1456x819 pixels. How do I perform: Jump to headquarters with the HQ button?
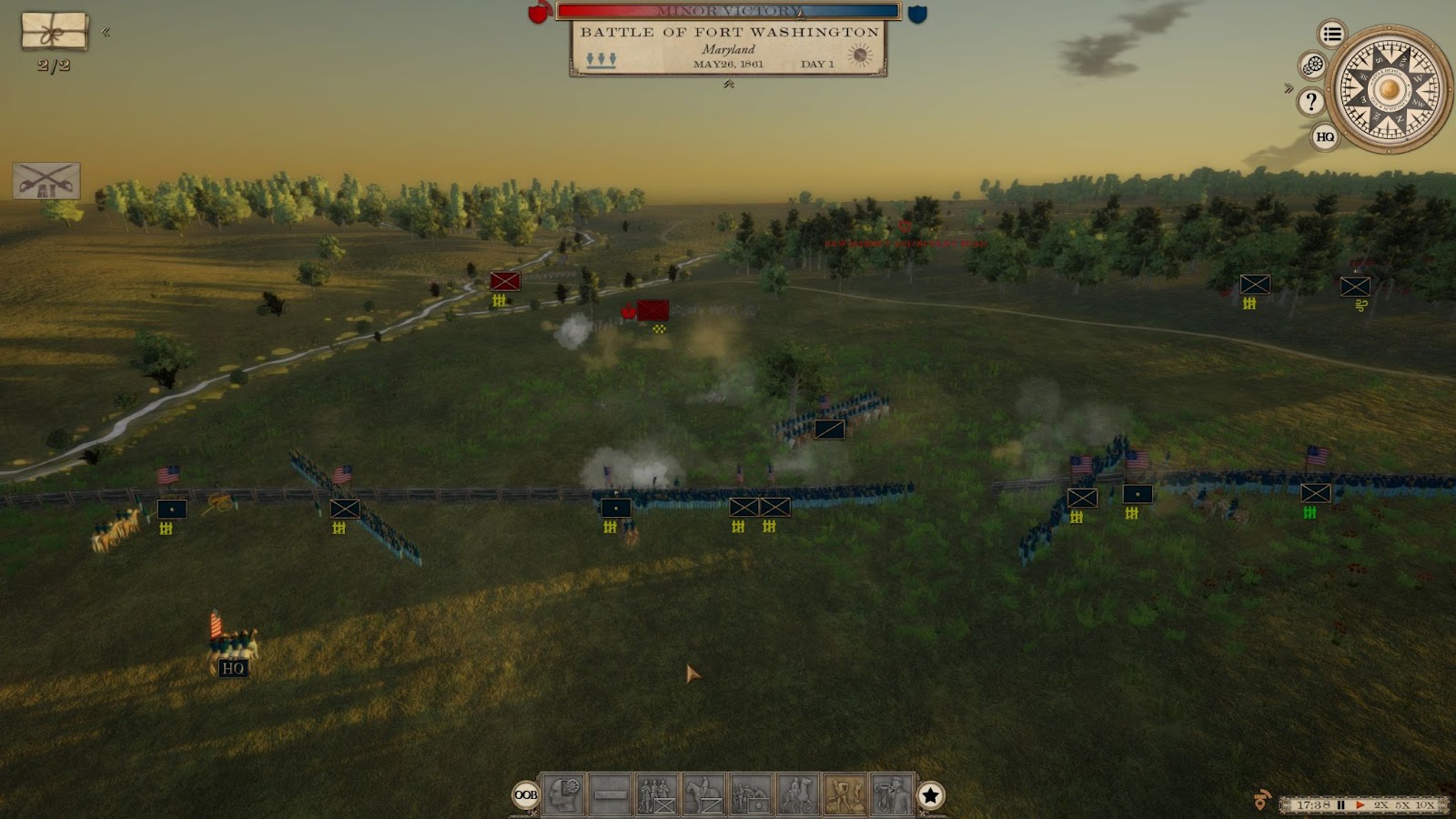pos(1325,136)
